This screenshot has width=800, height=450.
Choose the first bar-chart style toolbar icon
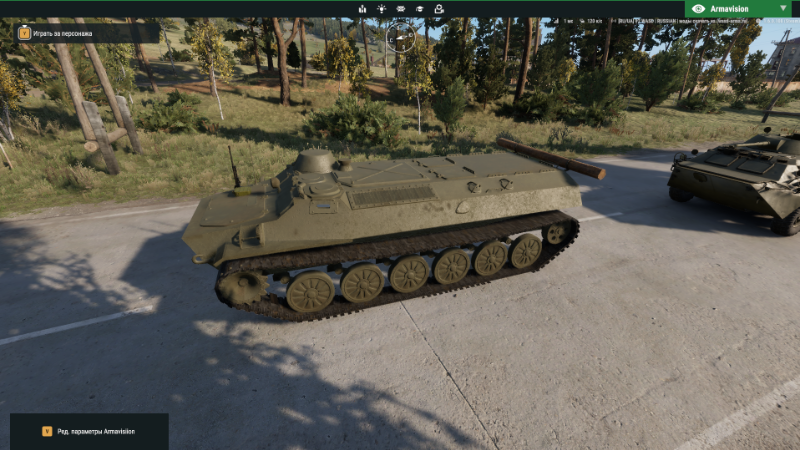pos(362,9)
